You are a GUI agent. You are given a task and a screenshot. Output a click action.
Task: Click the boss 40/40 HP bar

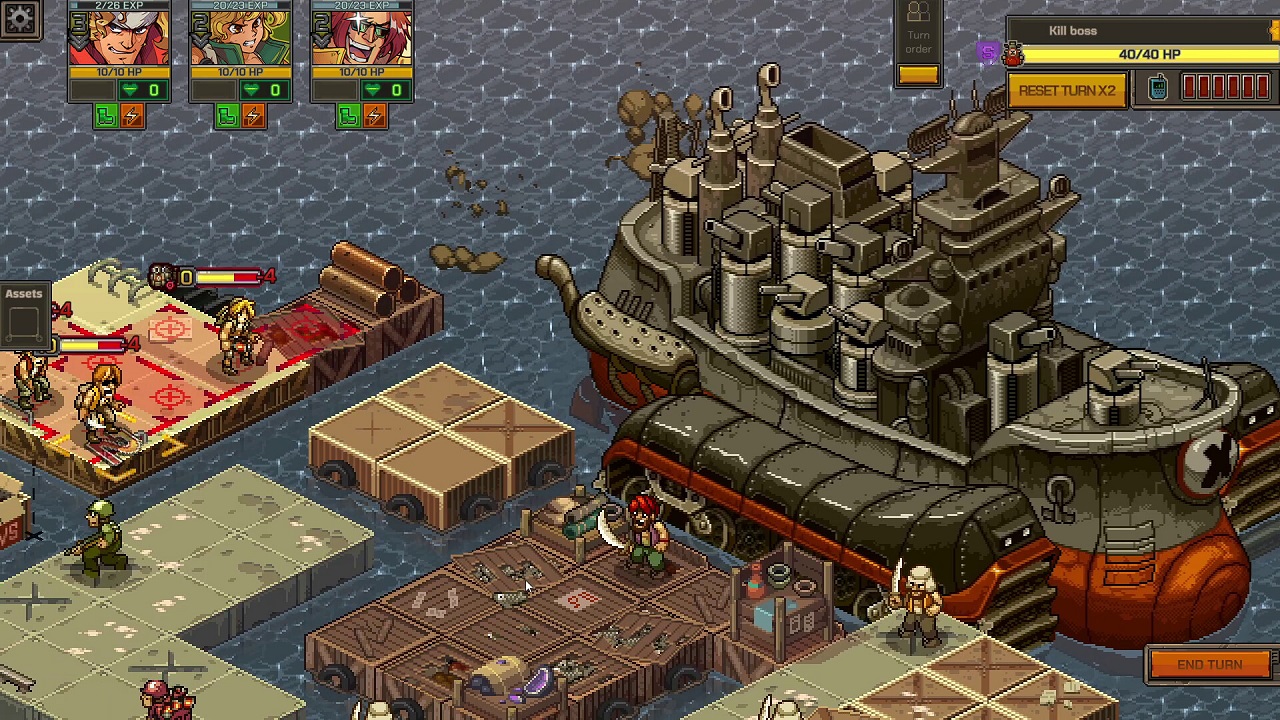point(1150,56)
